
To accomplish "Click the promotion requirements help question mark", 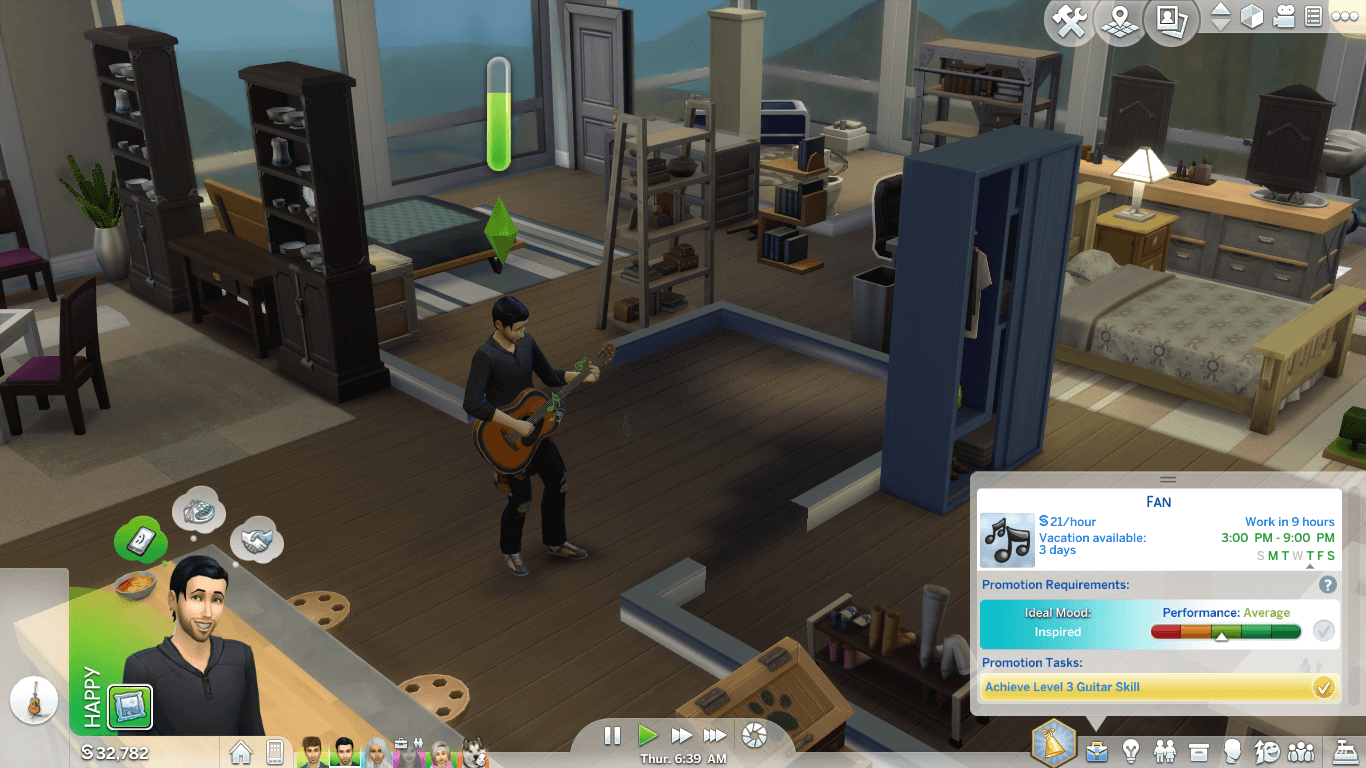I will pos(1328,585).
